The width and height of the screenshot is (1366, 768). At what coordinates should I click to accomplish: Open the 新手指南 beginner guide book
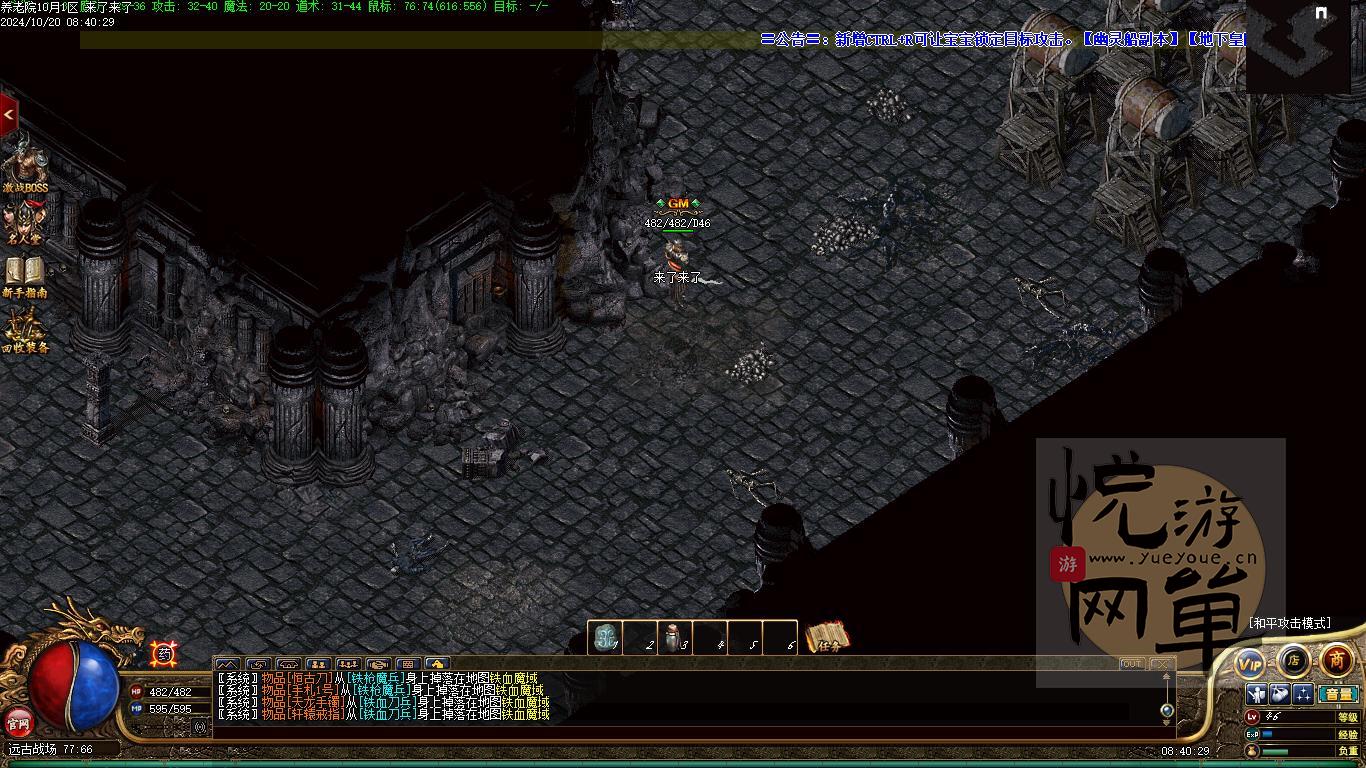[x=25, y=275]
